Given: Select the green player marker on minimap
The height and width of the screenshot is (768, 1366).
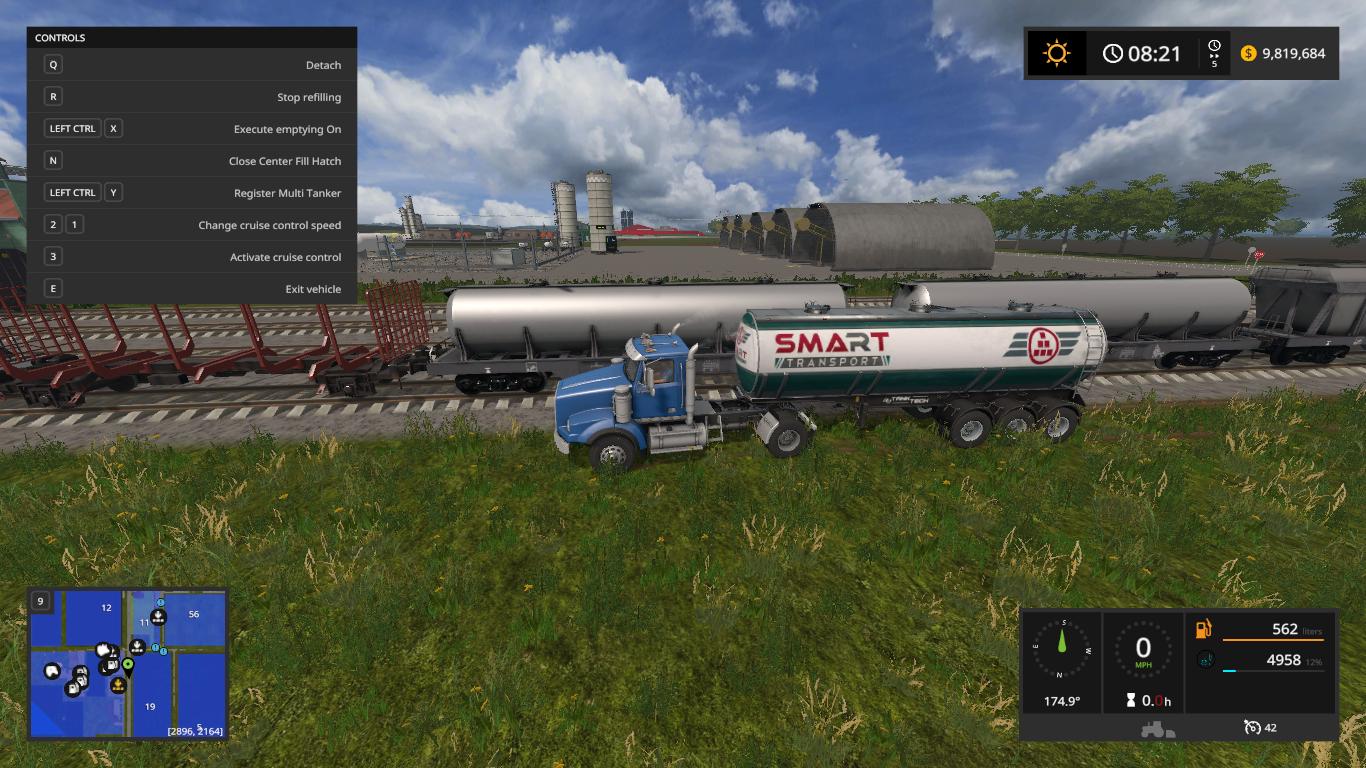Looking at the screenshot, I should (x=128, y=664).
